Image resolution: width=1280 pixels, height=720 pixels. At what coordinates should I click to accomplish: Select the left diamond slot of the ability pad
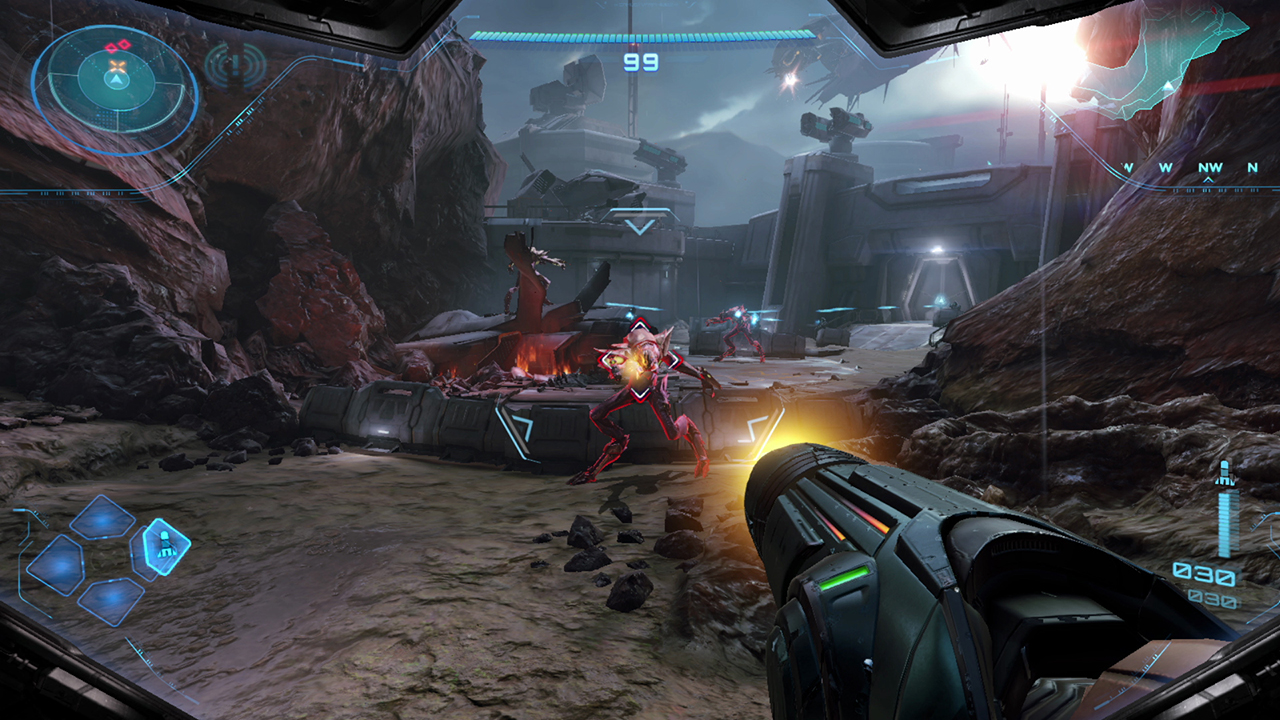point(54,565)
